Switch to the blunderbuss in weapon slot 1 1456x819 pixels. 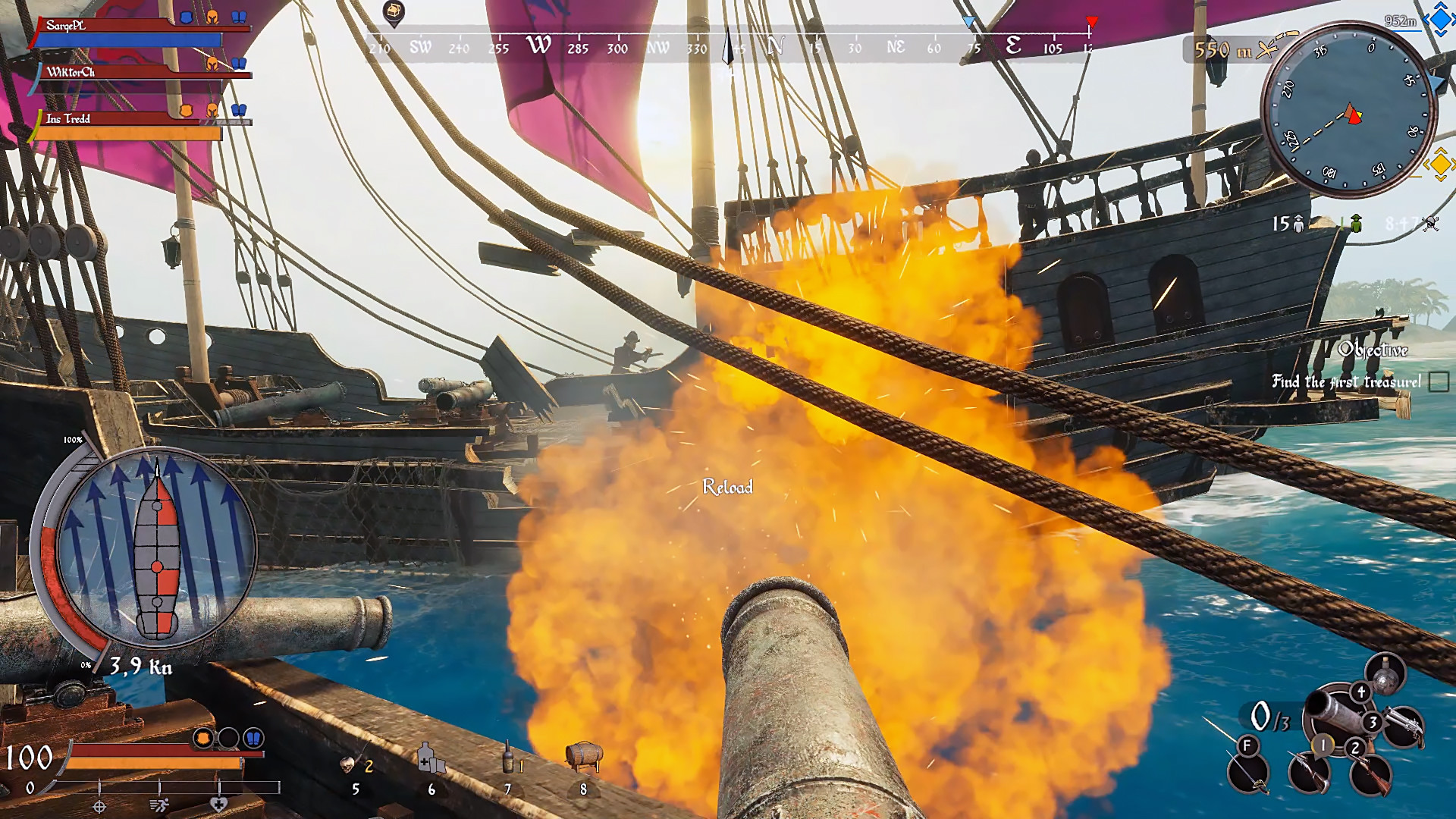(1310, 772)
